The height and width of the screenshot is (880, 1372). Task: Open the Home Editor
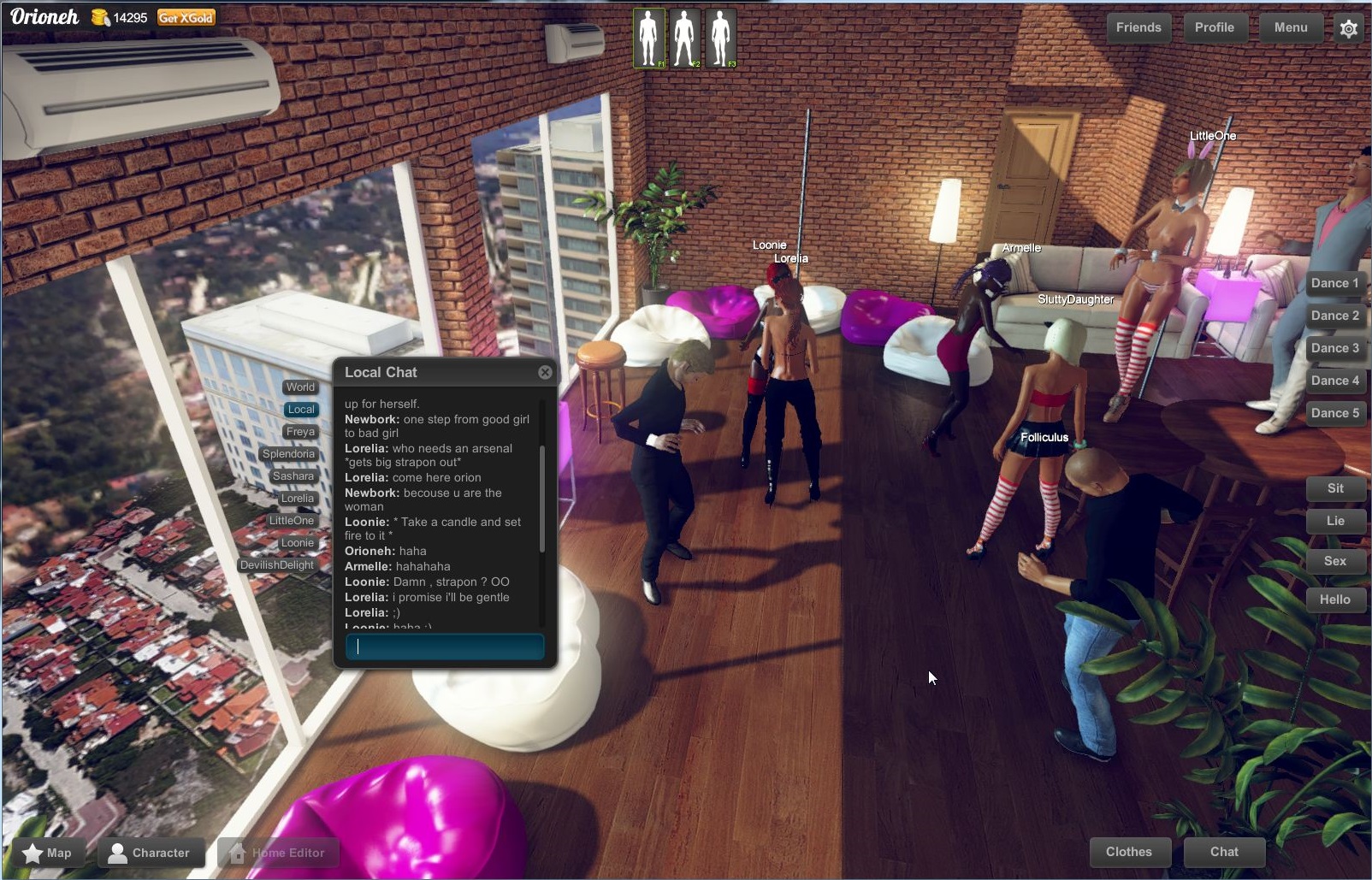click(x=278, y=852)
